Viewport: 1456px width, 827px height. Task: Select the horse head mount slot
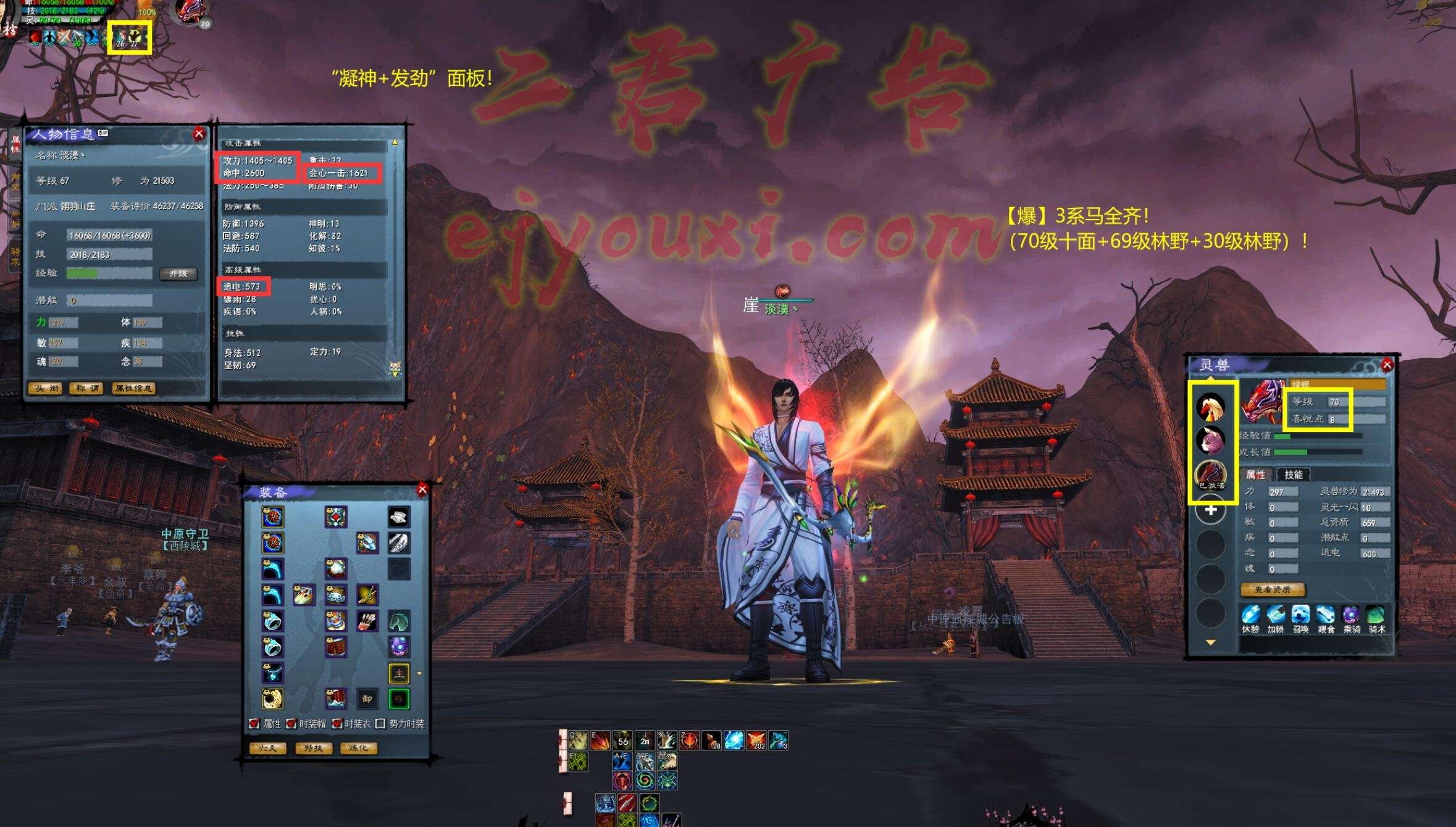399,621
